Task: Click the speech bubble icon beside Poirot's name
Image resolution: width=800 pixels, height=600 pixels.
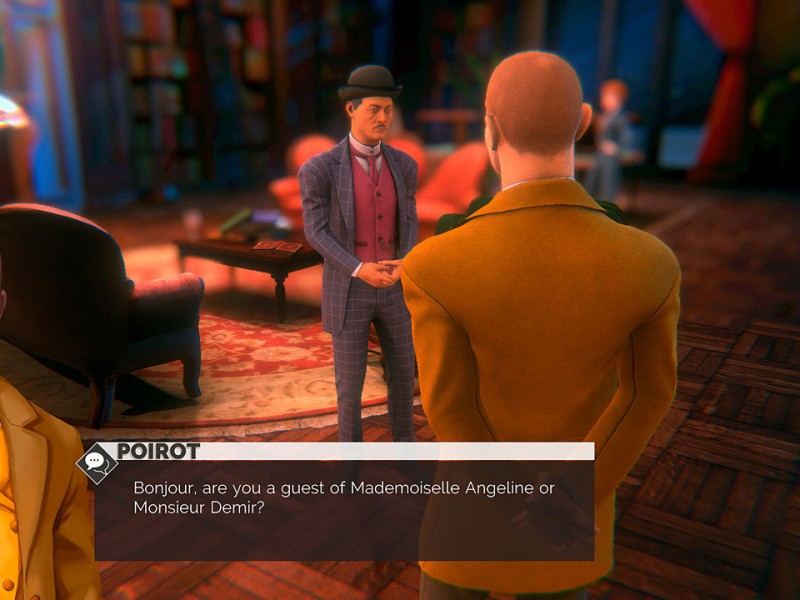Action: (97, 462)
